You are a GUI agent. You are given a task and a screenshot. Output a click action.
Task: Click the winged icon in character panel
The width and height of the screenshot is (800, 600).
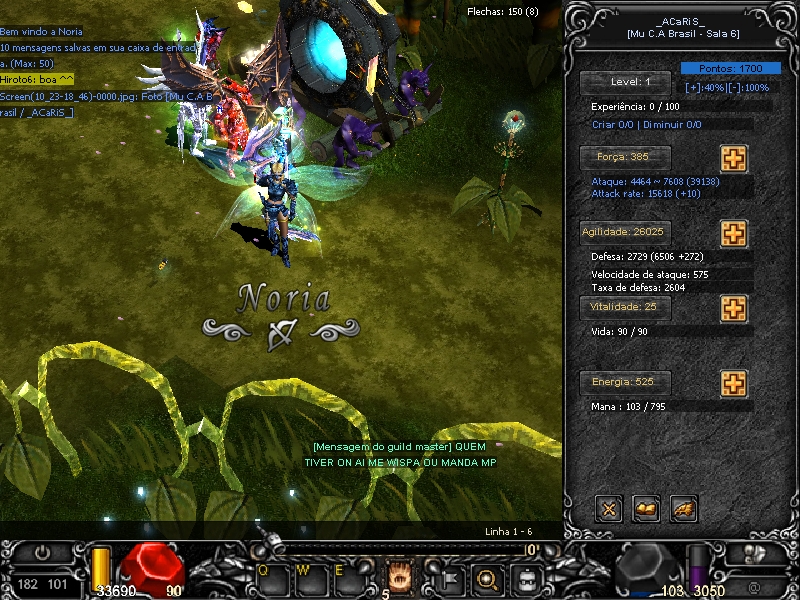pyautogui.click(x=684, y=509)
